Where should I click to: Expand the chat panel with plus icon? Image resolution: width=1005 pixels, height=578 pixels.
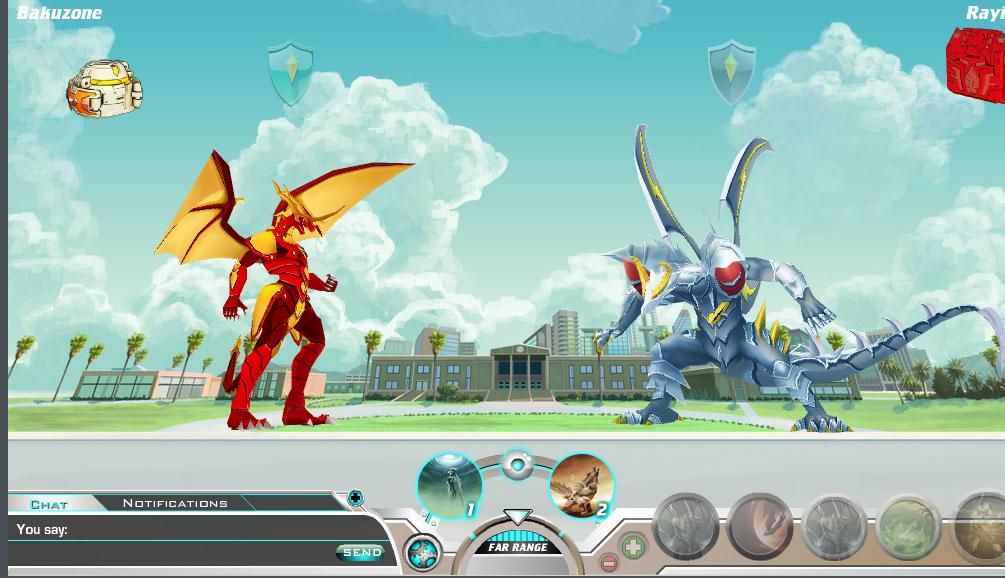355,498
